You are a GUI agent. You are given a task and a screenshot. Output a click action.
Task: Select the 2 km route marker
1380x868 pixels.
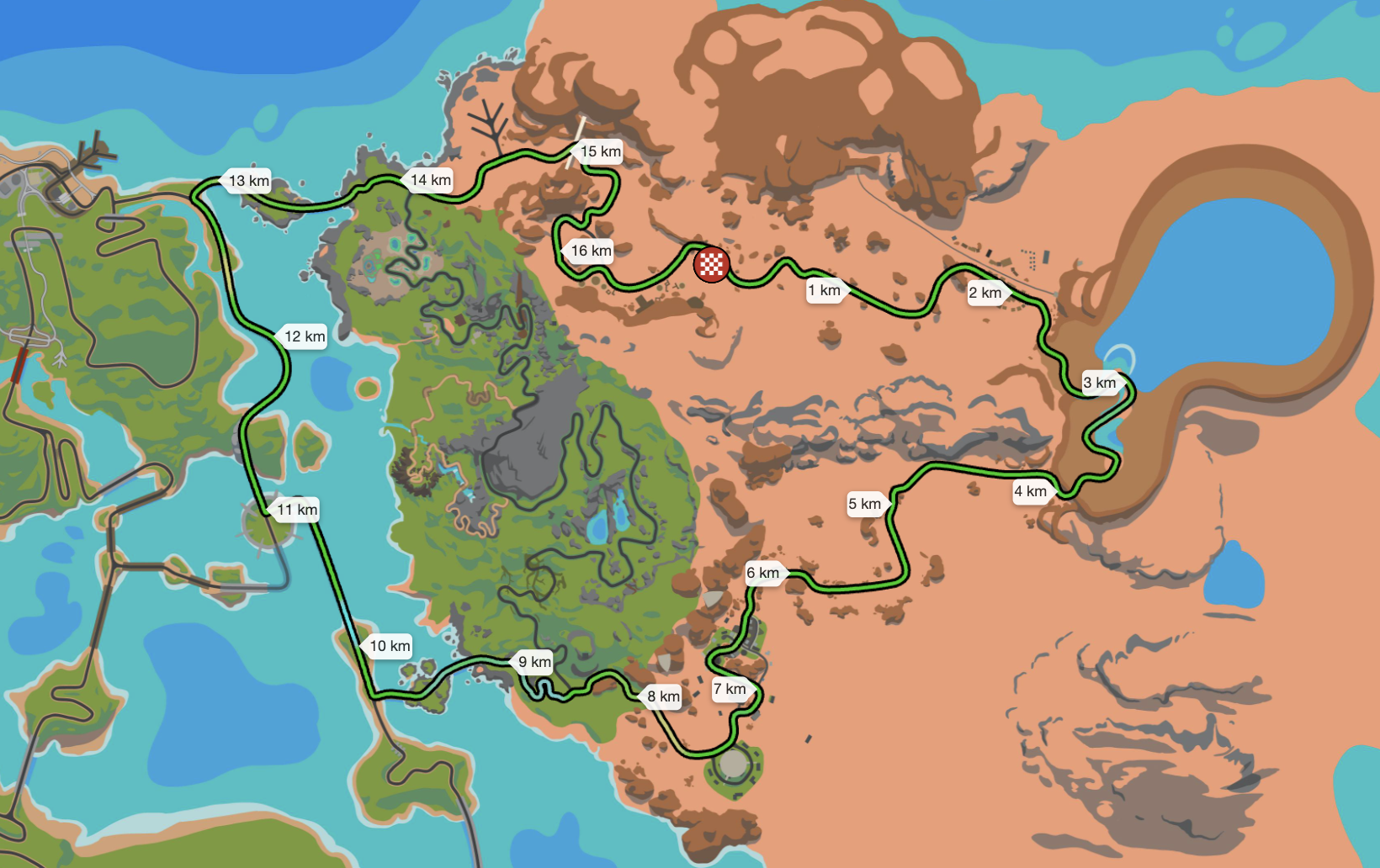pyautogui.click(x=986, y=293)
